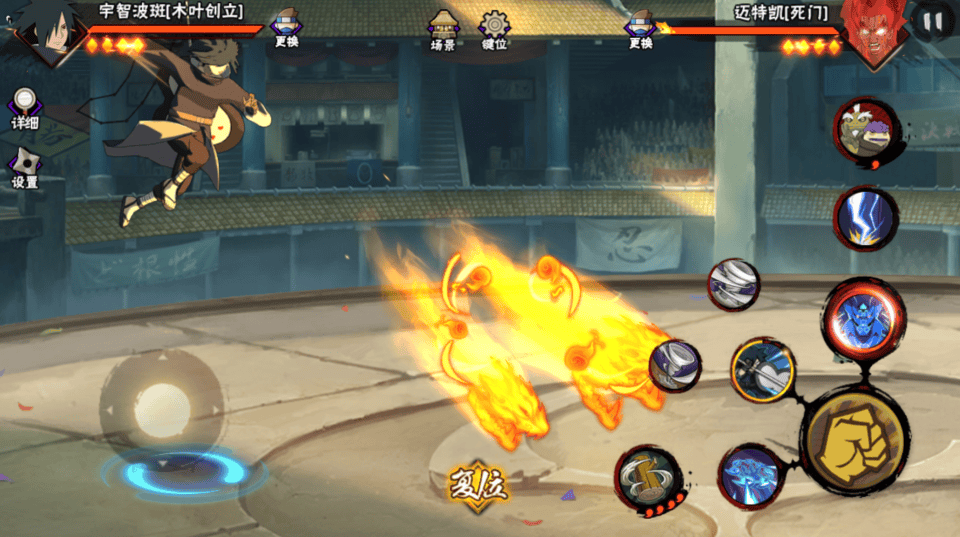Image resolution: width=960 pixels, height=537 pixels.
Task: Open the 键位 key layout settings
Action: click(494, 30)
